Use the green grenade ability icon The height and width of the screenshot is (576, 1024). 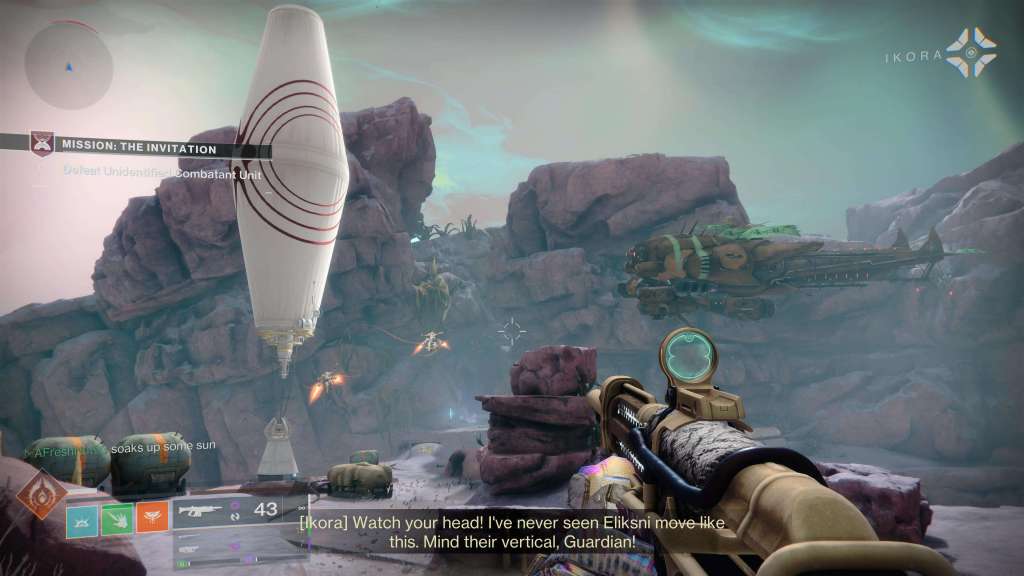point(117,517)
